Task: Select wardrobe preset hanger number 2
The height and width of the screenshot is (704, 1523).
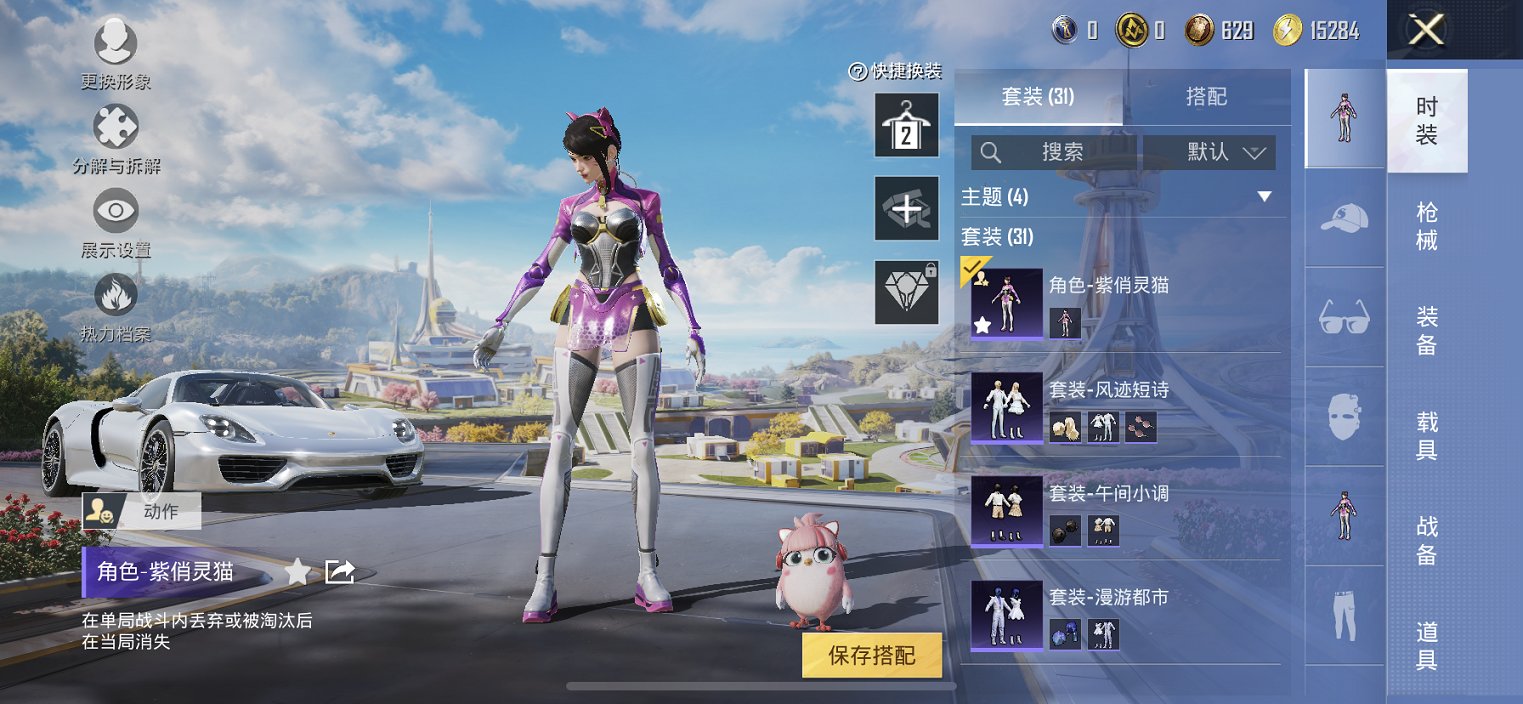Action: [906, 125]
